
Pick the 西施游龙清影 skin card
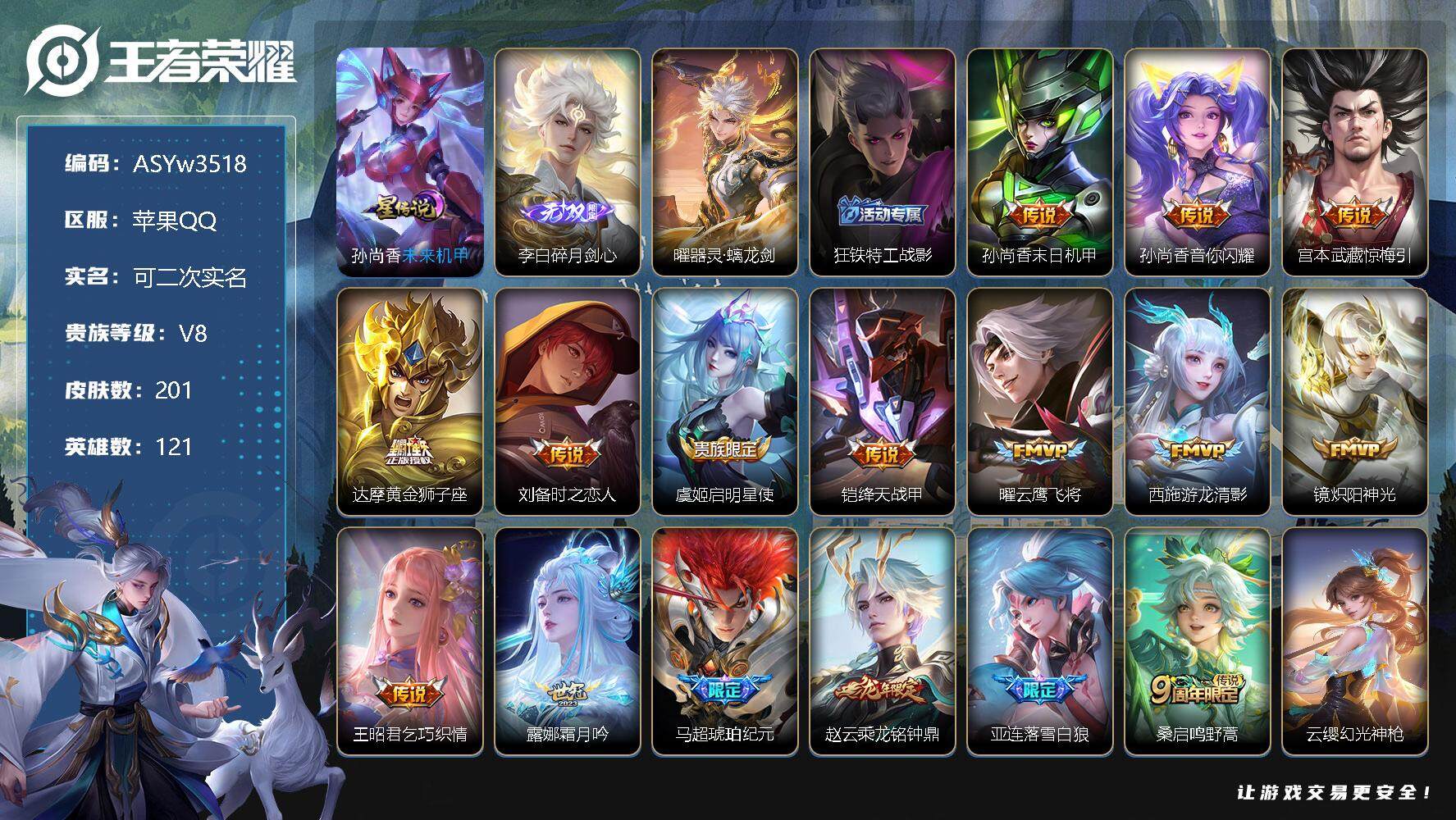tap(1198, 401)
